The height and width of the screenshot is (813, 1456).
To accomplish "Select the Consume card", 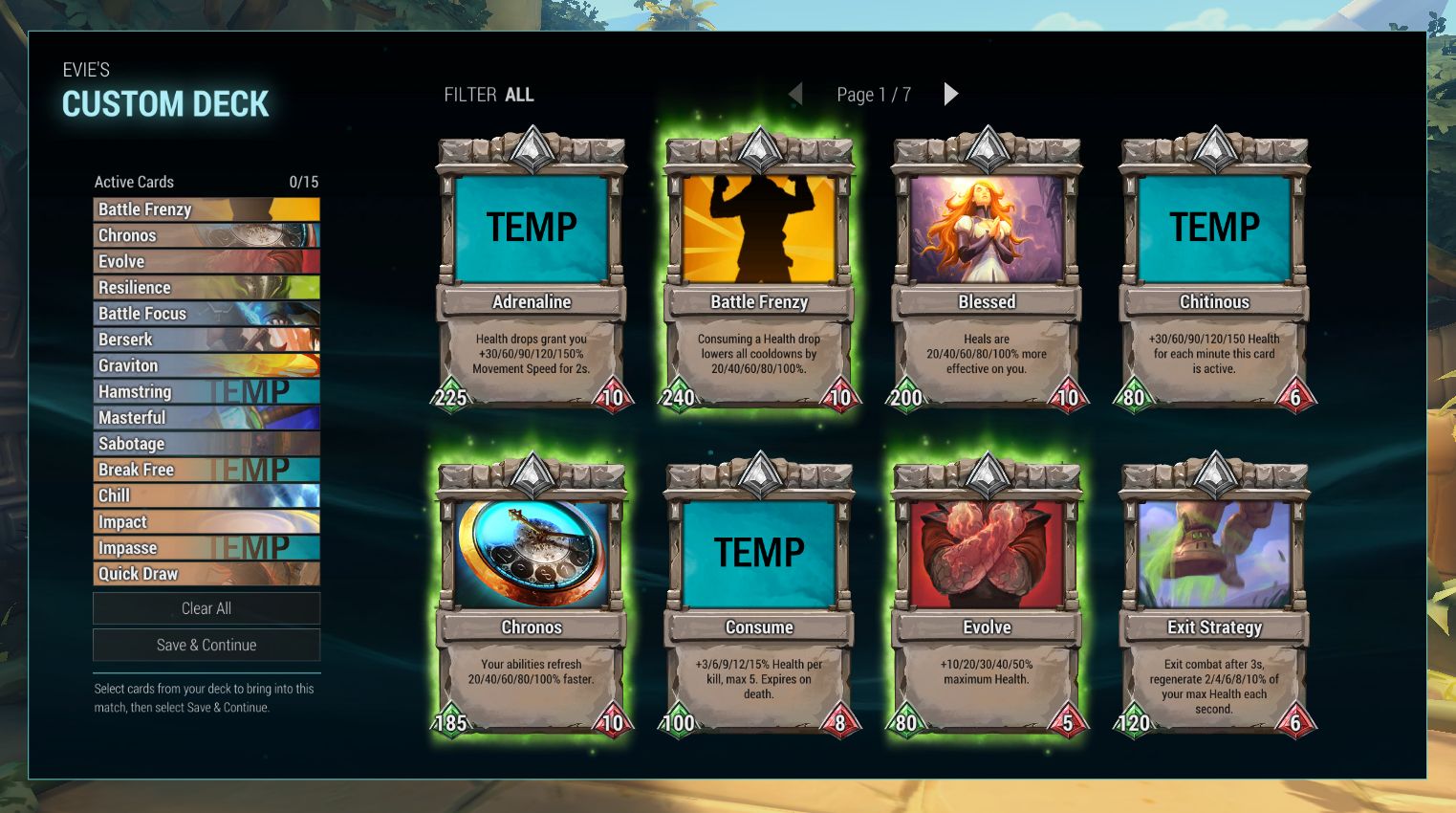I will (759, 598).
